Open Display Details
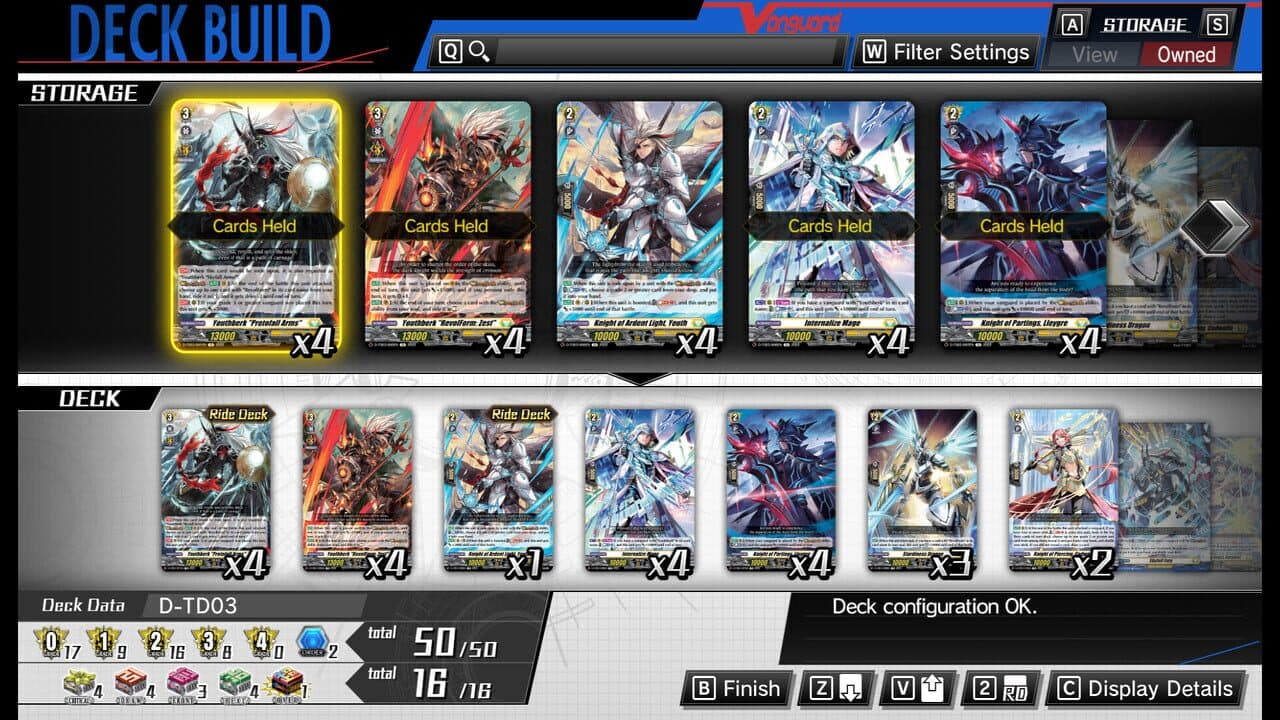Screen dimensions: 1280x720 1145,689
